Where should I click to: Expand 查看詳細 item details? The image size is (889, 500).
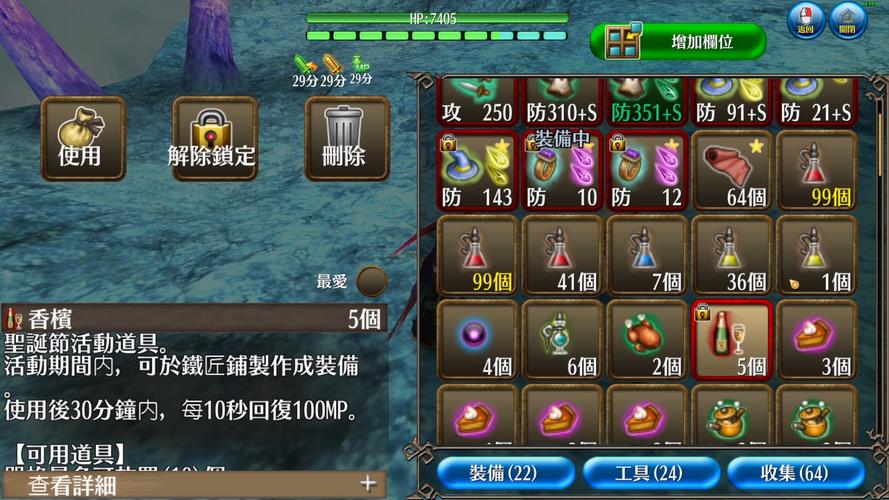tap(195, 485)
